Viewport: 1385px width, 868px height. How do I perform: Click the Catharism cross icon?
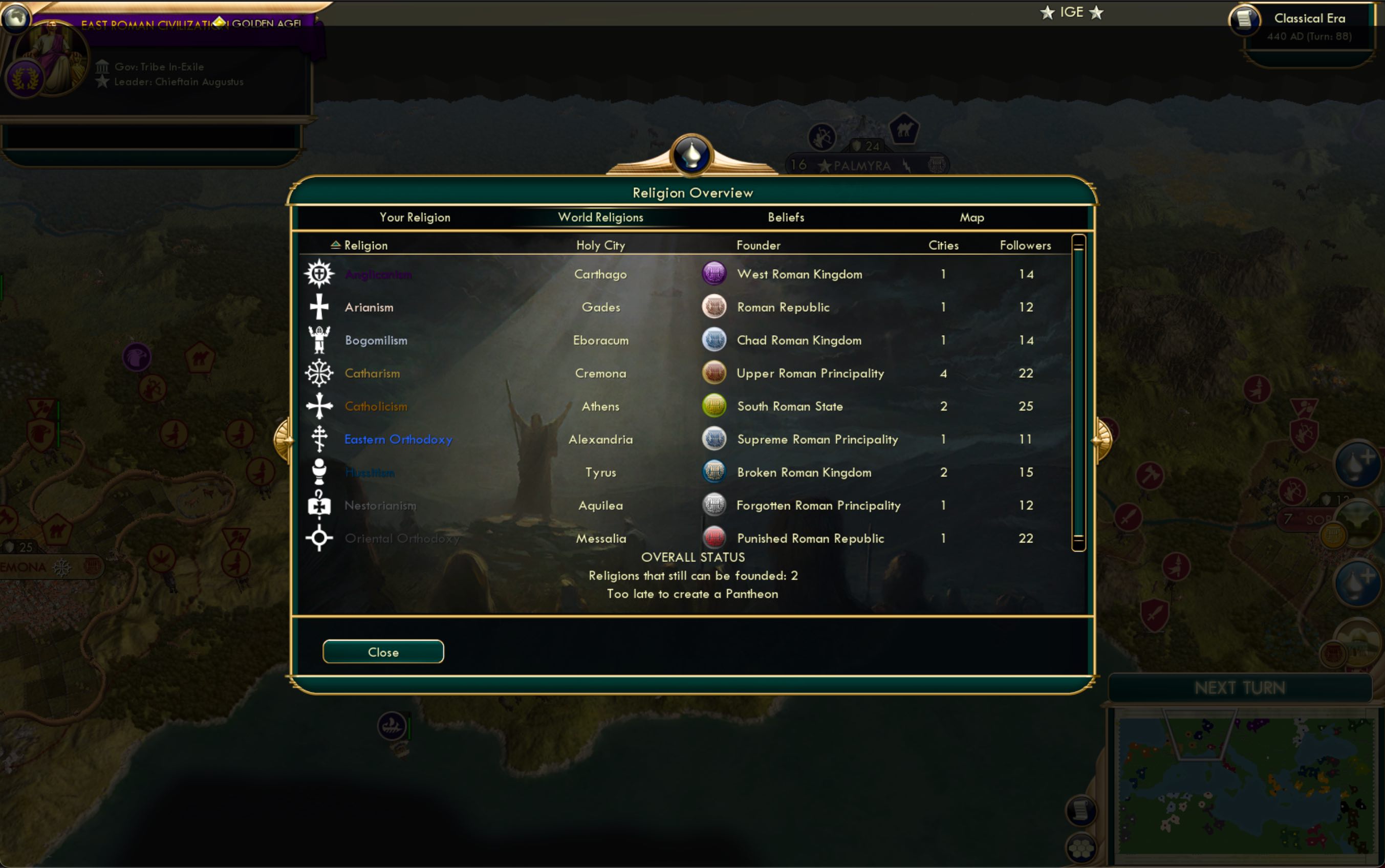318,373
